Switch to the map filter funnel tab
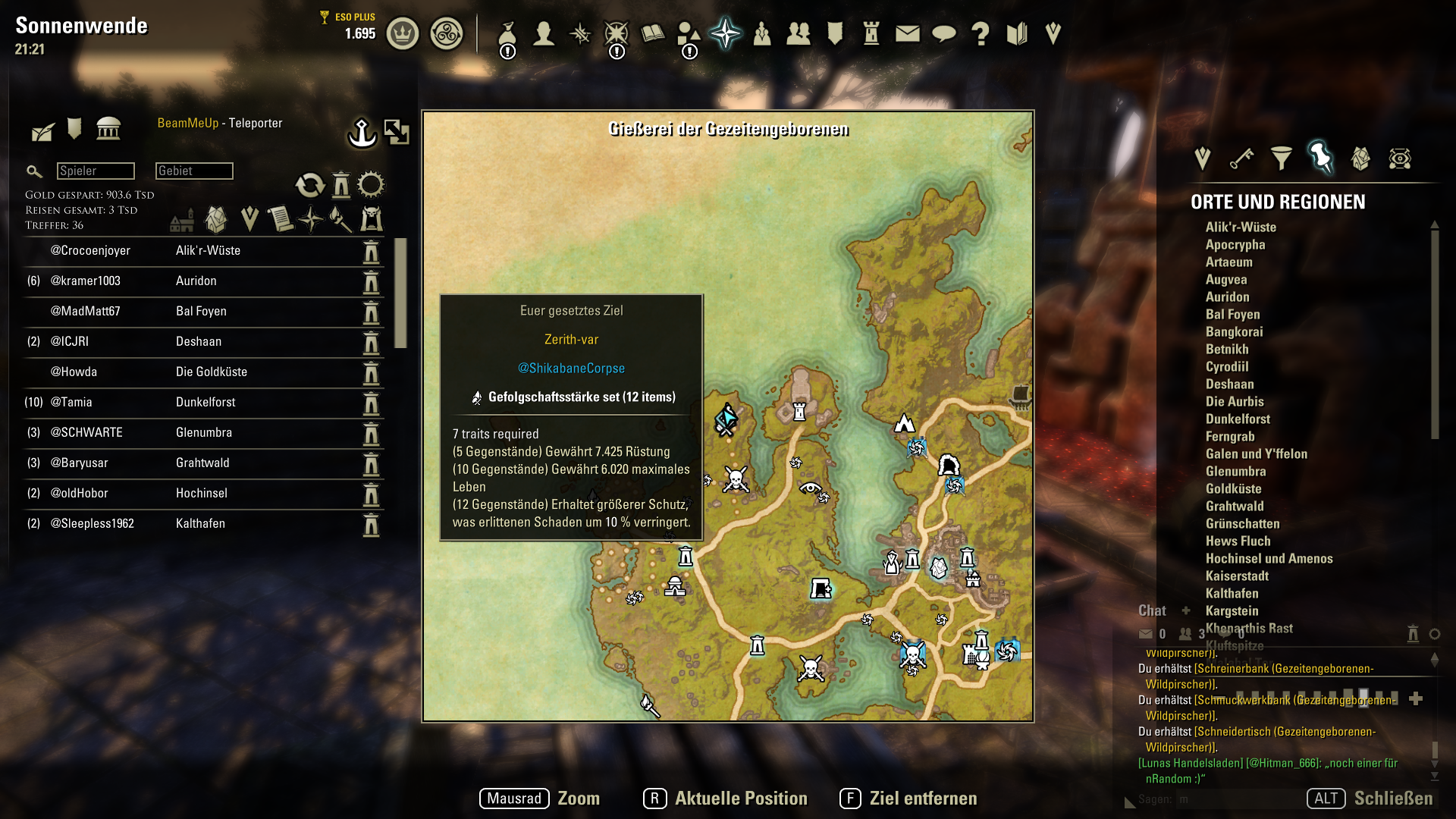 (1281, 158)
